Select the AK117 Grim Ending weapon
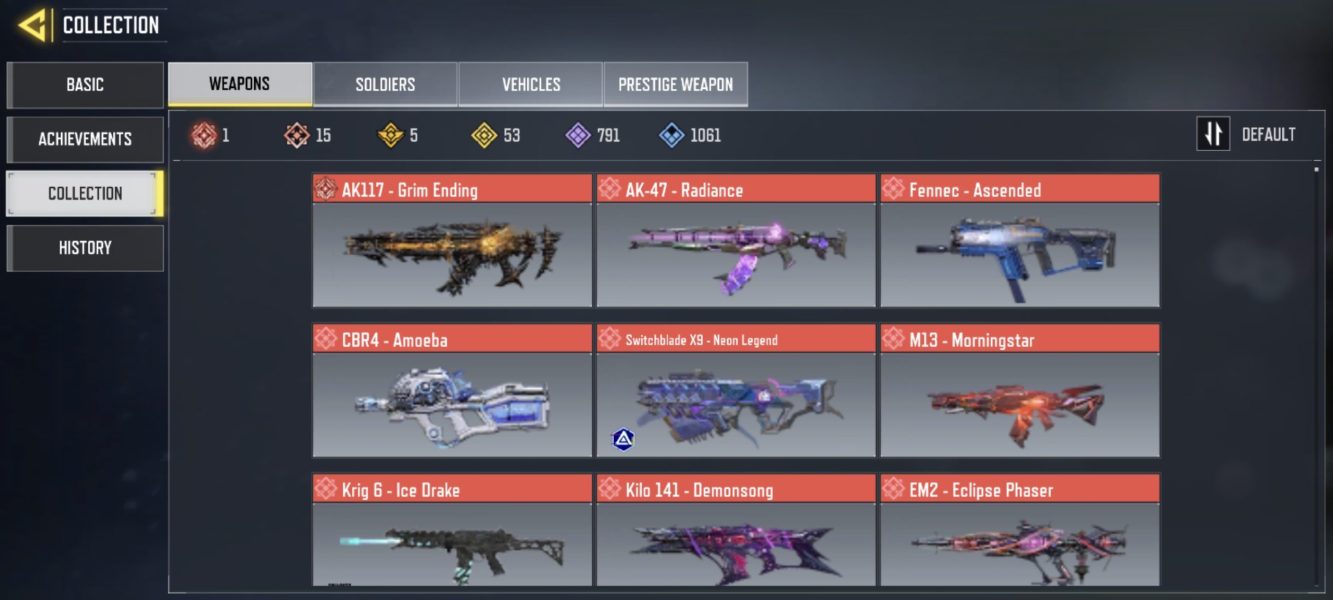The image size is (1333, 600). point(452,241)
